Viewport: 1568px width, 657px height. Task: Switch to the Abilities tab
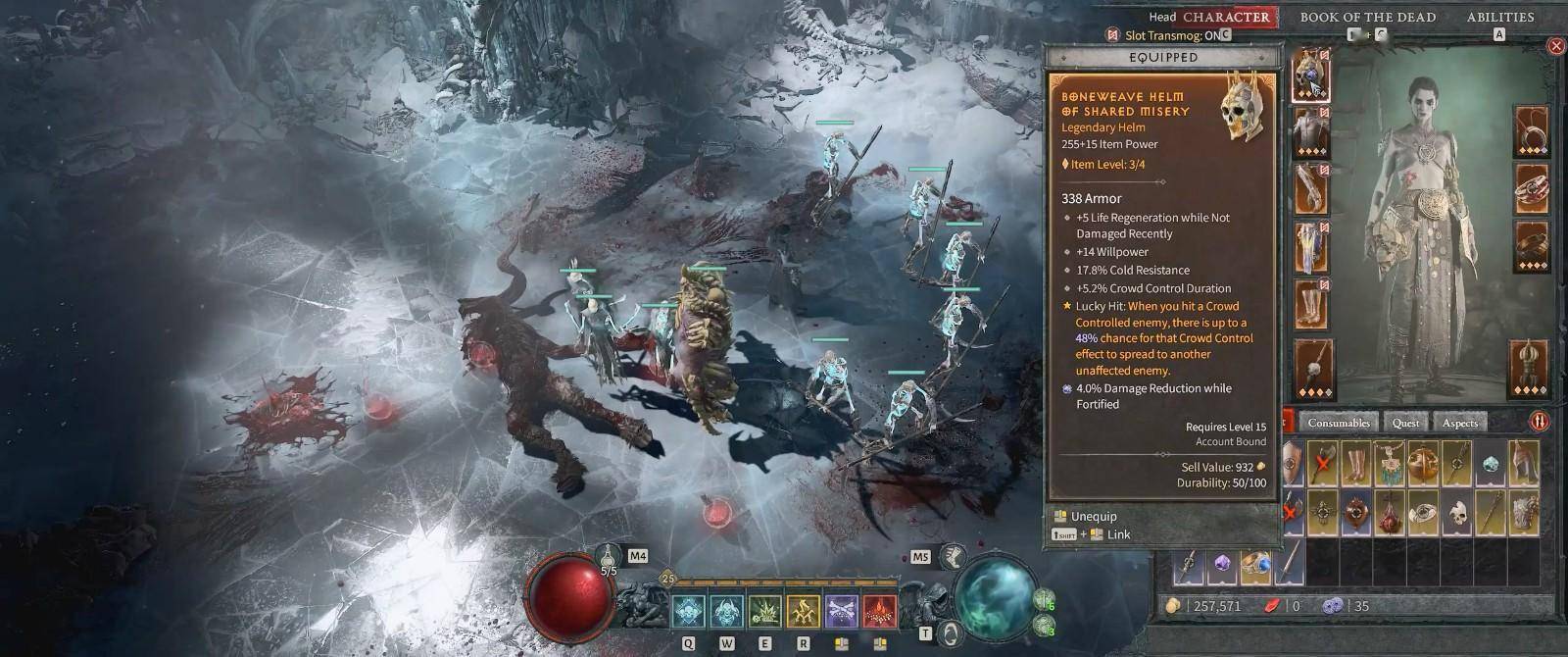pos(1499,17)
